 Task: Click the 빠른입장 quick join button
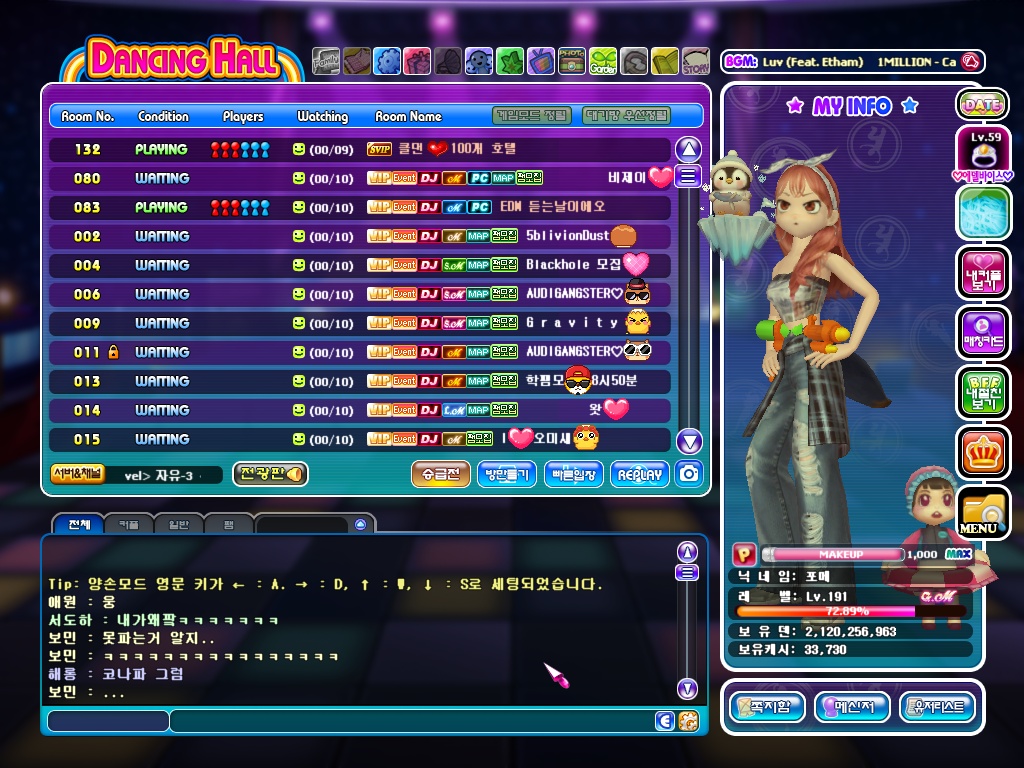click(x=573, y=474)
